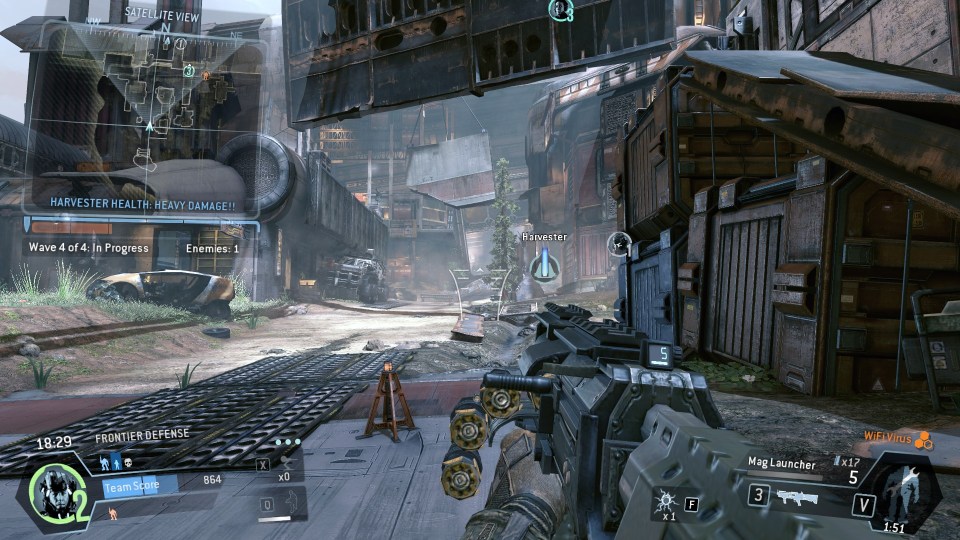Image resolution: width=960 pixels, height=540 pixels.
Task: Select the green numbered marker on minimap
Action: point(189,70)
